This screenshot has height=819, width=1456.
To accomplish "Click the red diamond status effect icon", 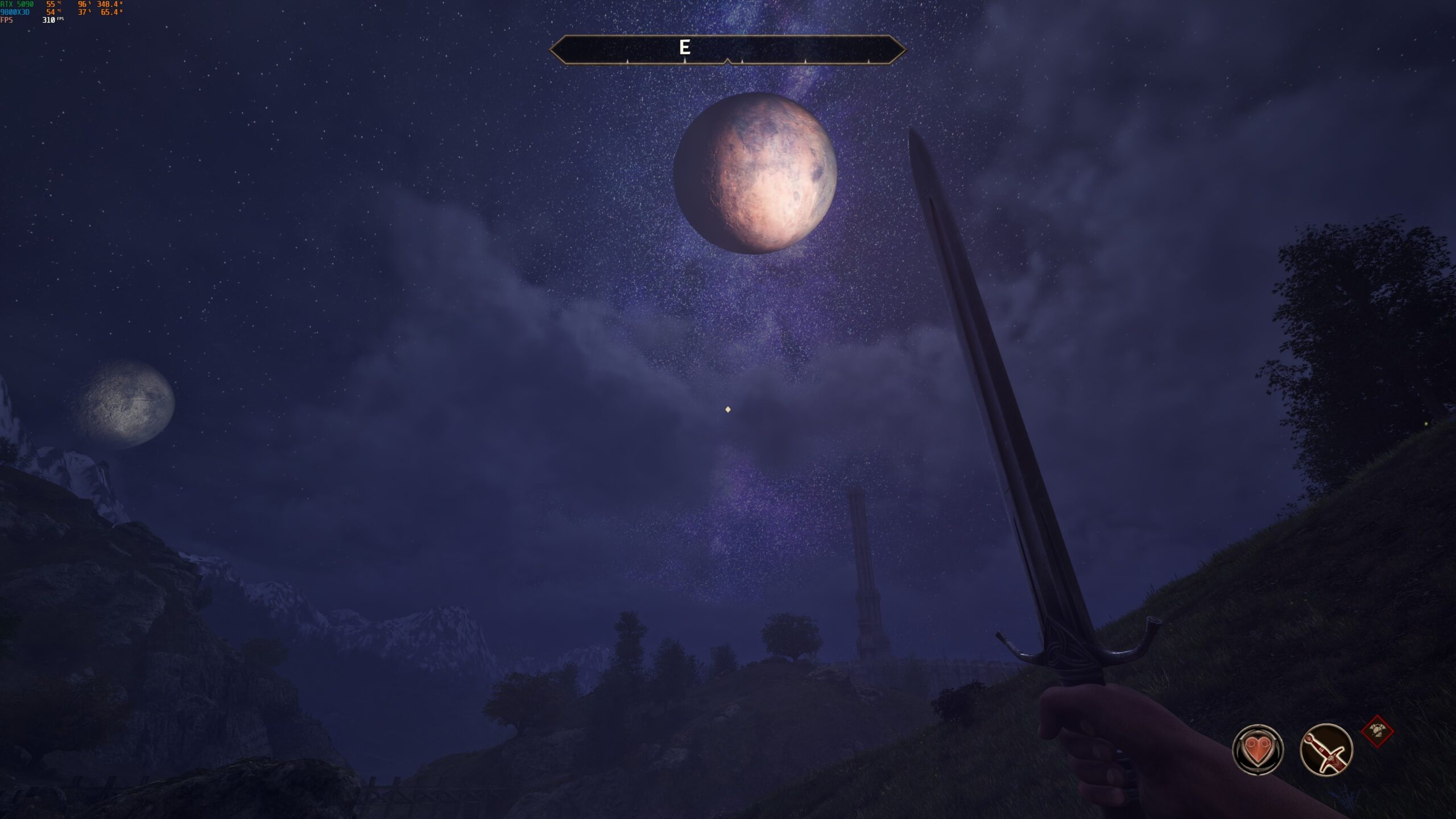I will (1378, 731).
